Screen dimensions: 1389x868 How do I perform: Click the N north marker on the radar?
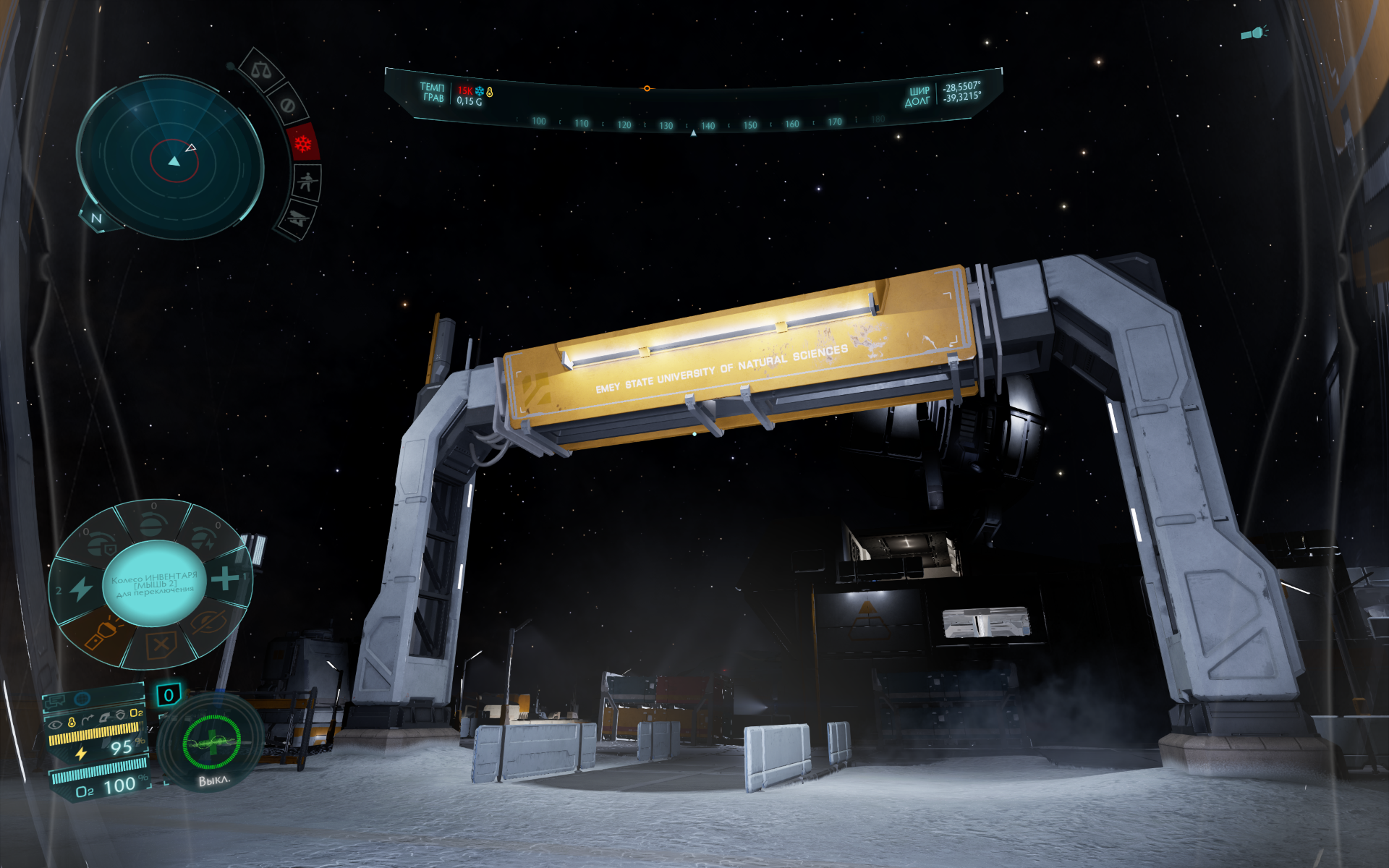[x=96, y=218]
